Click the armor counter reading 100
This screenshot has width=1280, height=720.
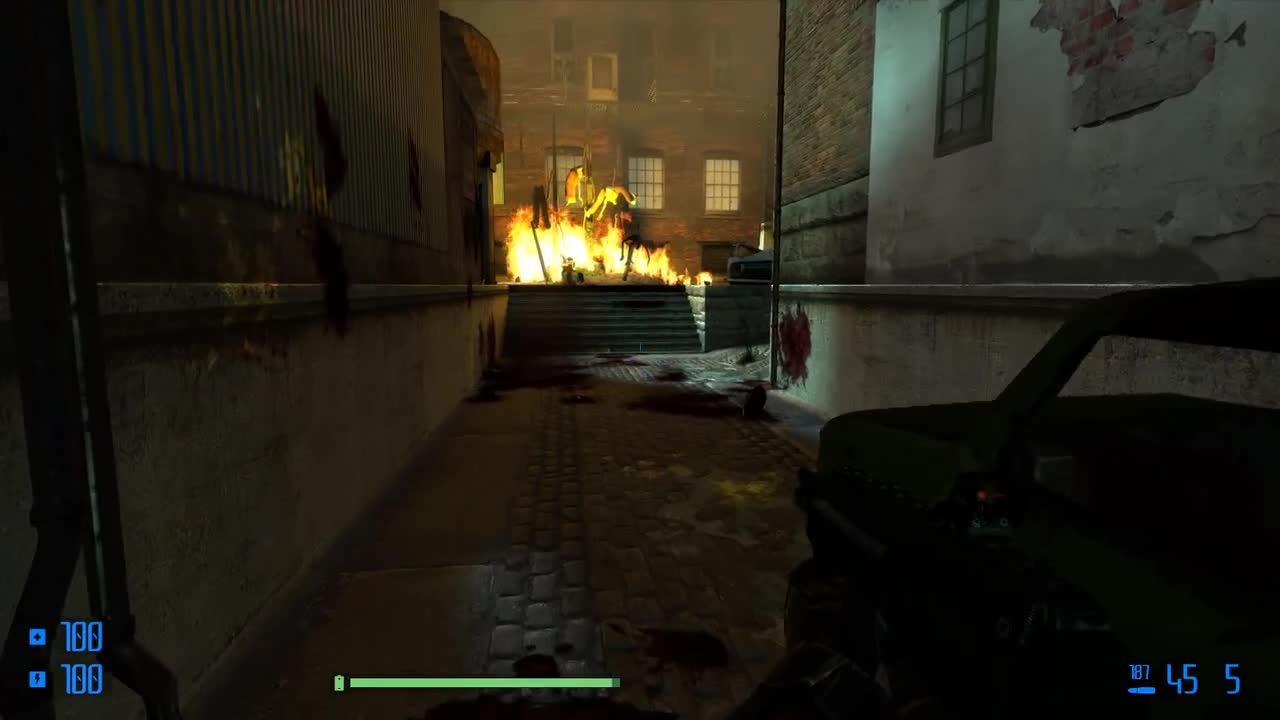[x=82, y=679]
